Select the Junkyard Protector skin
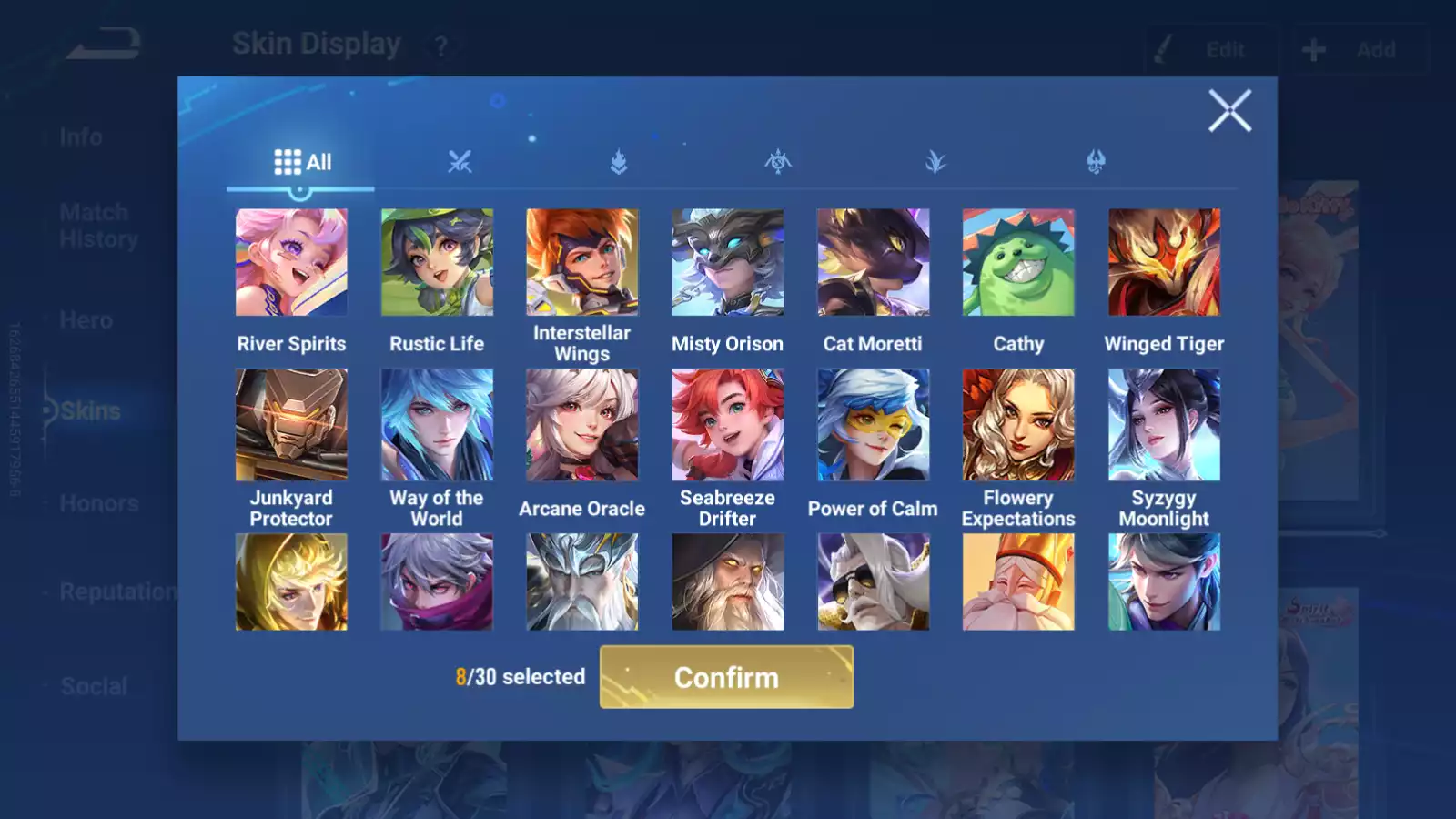The image size is (1456, 819). point(291,425)
